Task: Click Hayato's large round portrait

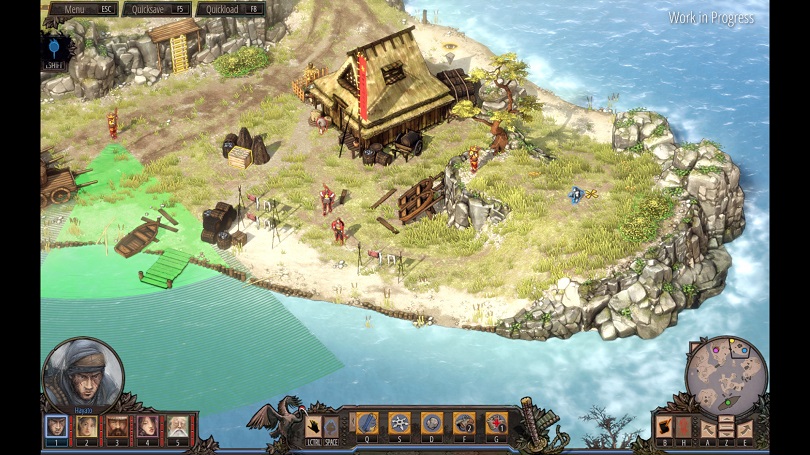Action: [83, 374]
